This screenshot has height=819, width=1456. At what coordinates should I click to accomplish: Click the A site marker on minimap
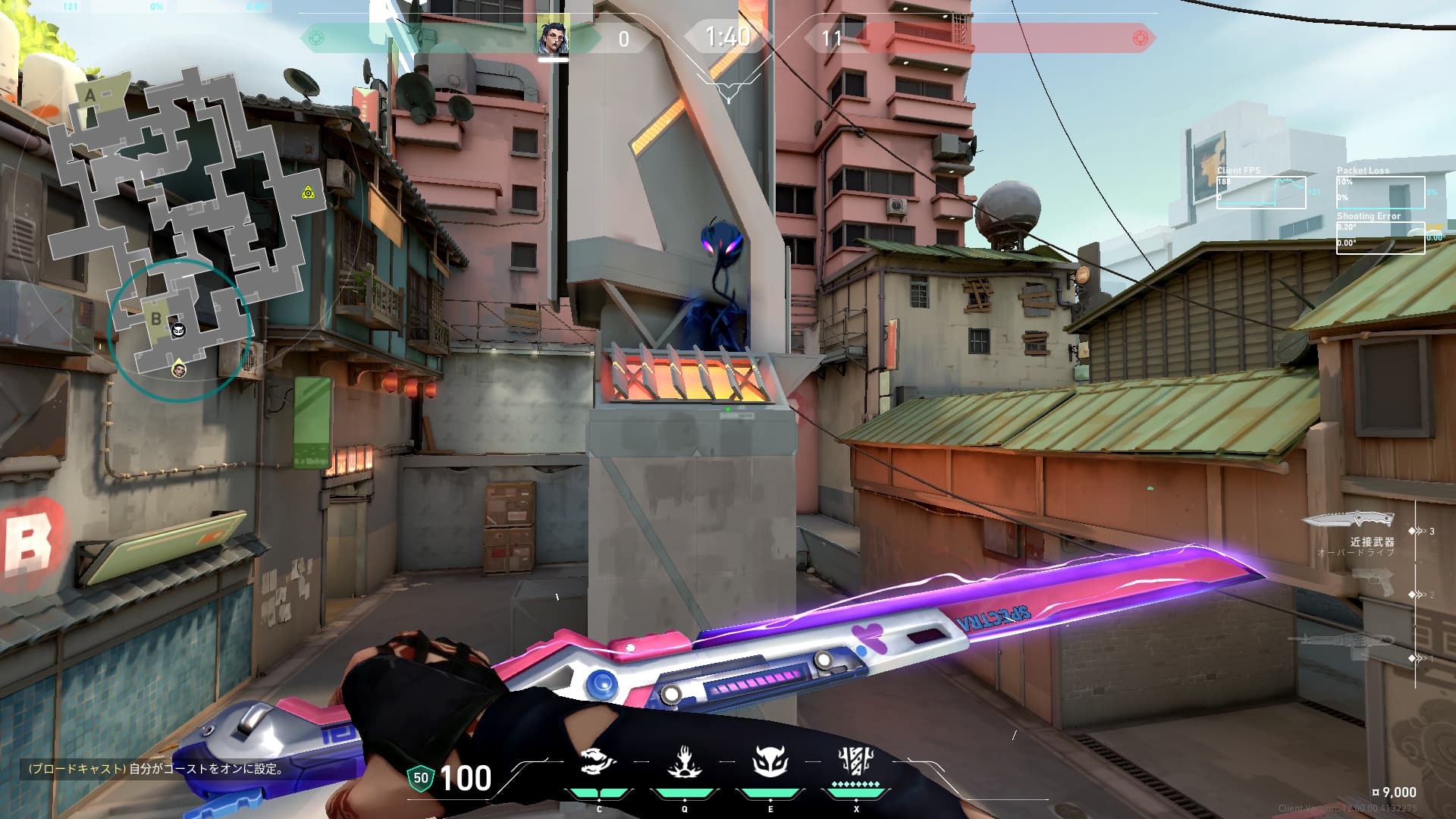point(90,96)
